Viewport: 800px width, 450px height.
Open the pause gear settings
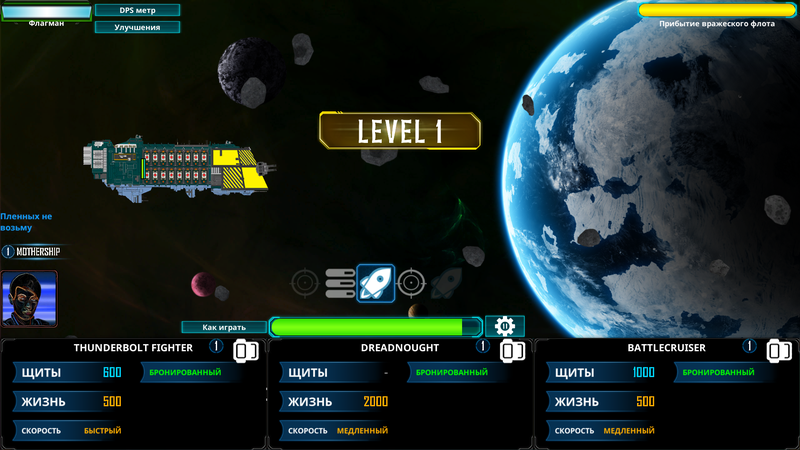[x=505, y=326]
